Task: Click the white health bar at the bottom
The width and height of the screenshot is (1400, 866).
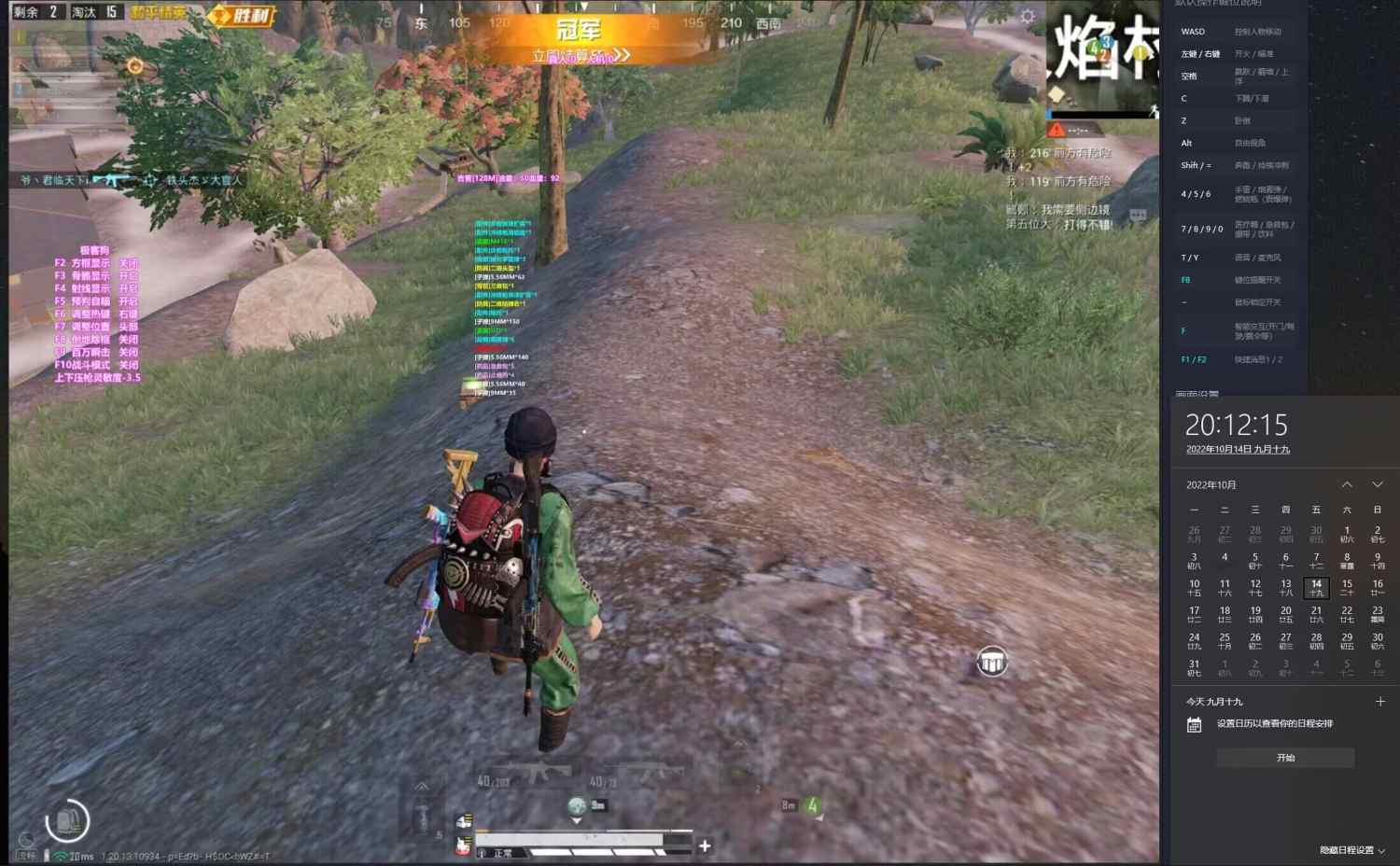Action: tap(569, 837)
